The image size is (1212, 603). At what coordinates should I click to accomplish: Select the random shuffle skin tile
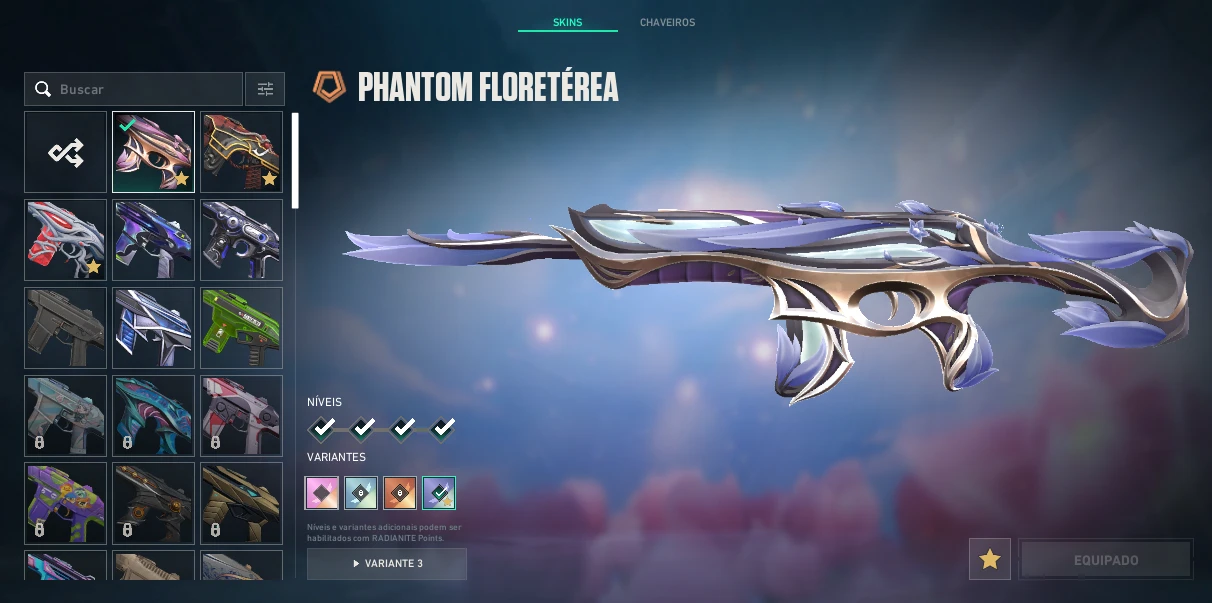pos(66,152)
